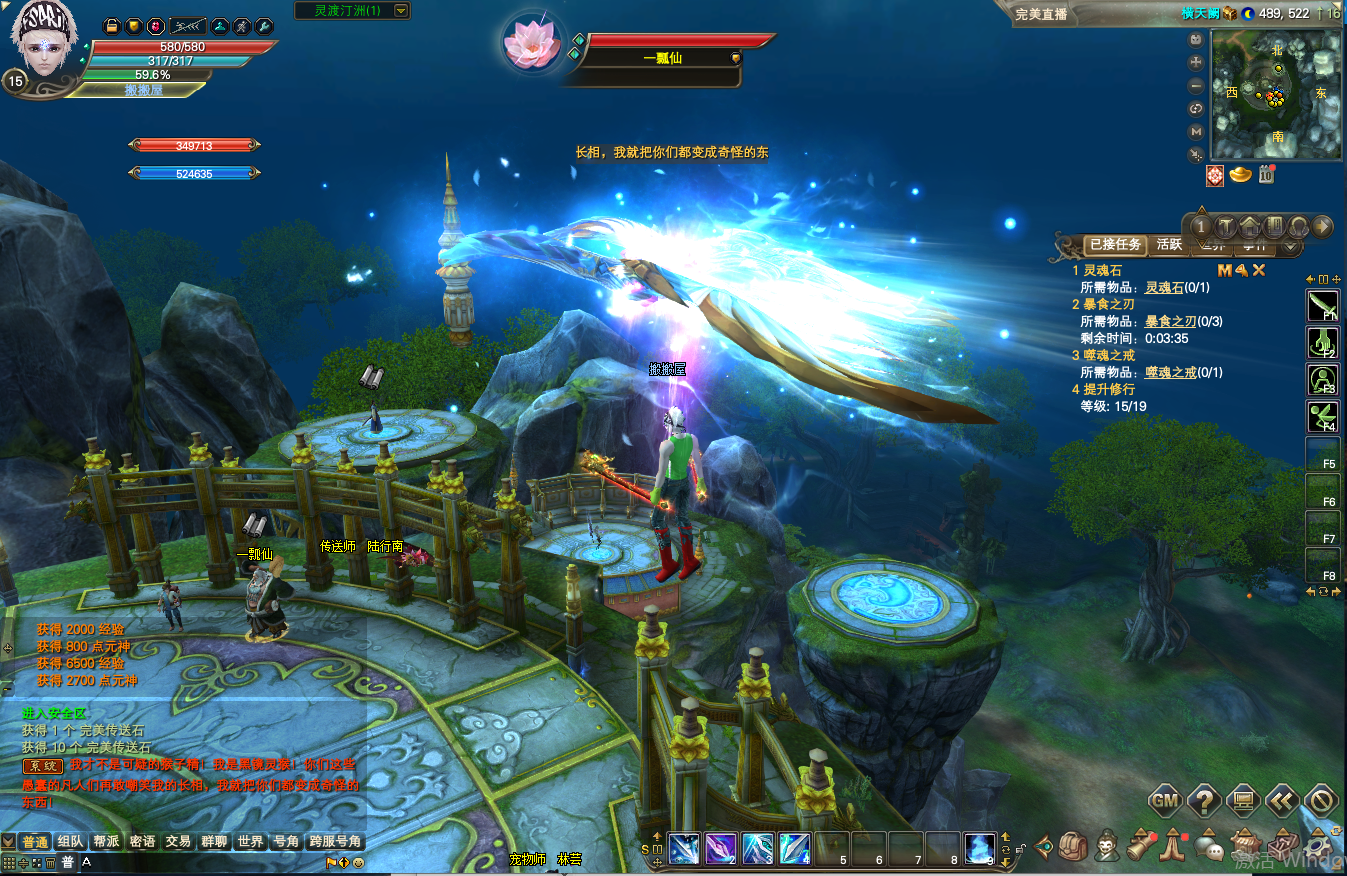Switch to the 活跃 activity tab
The height and width of the screenshot is (876, 1347).
click(1169, 244)
